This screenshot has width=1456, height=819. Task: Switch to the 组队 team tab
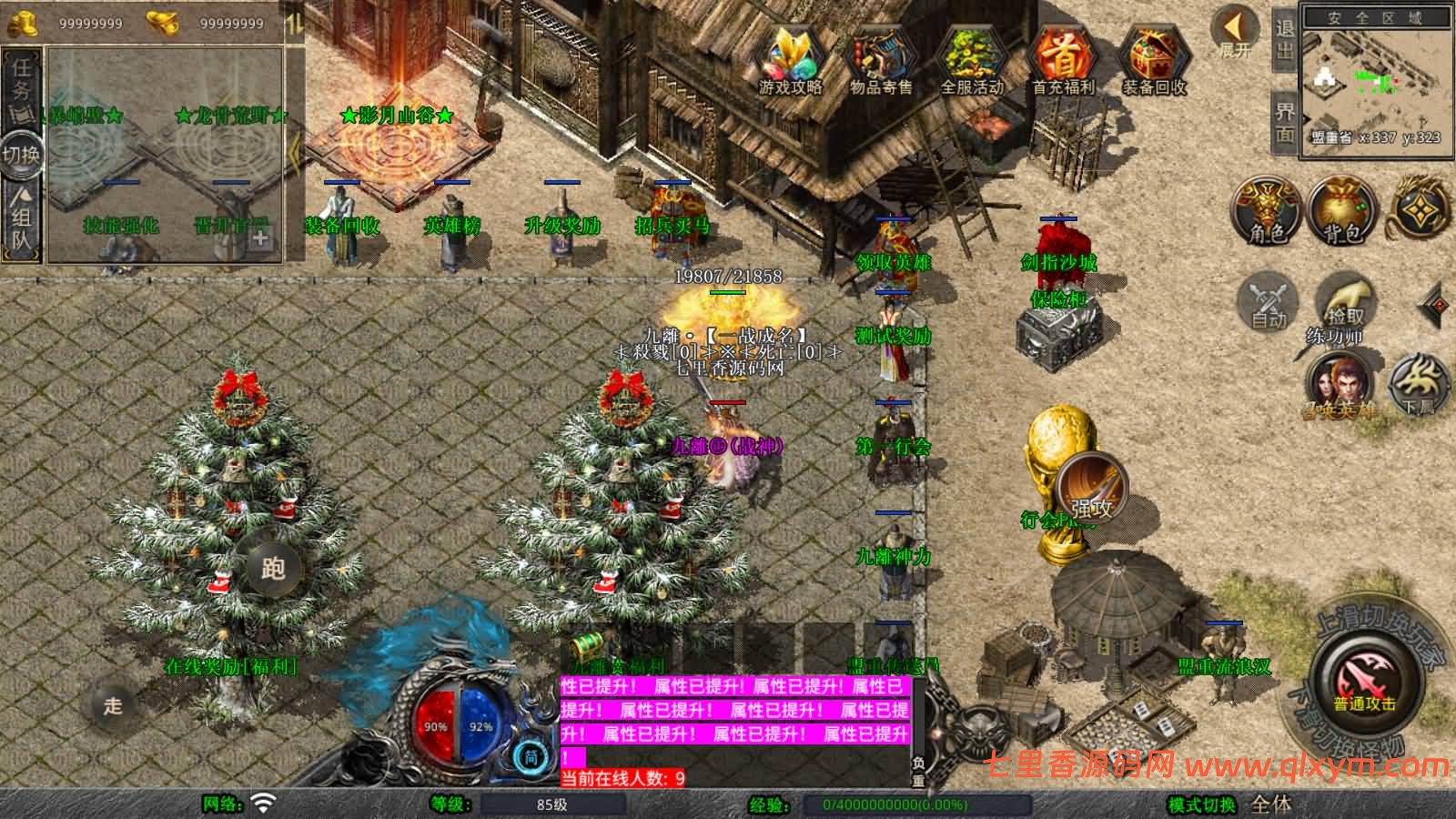pyautogui.click(x=22, y=217)
